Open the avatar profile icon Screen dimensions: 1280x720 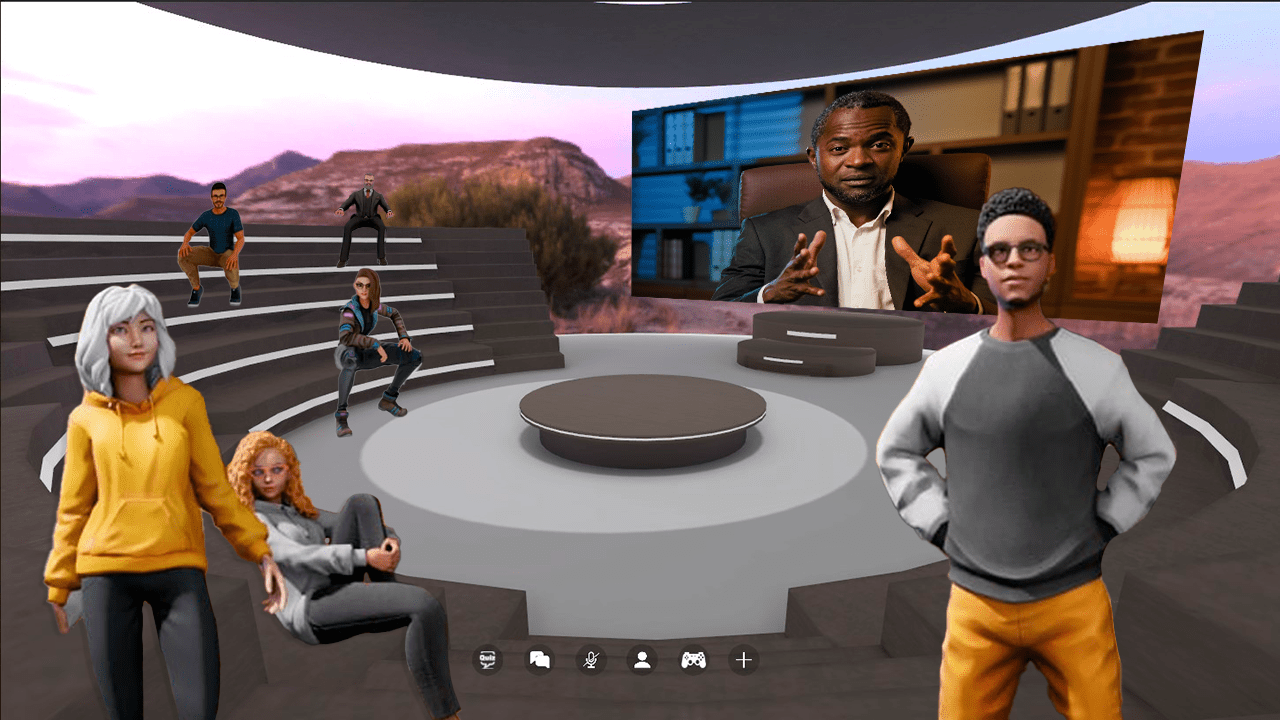pyautogui.click(x=642, y=660)
